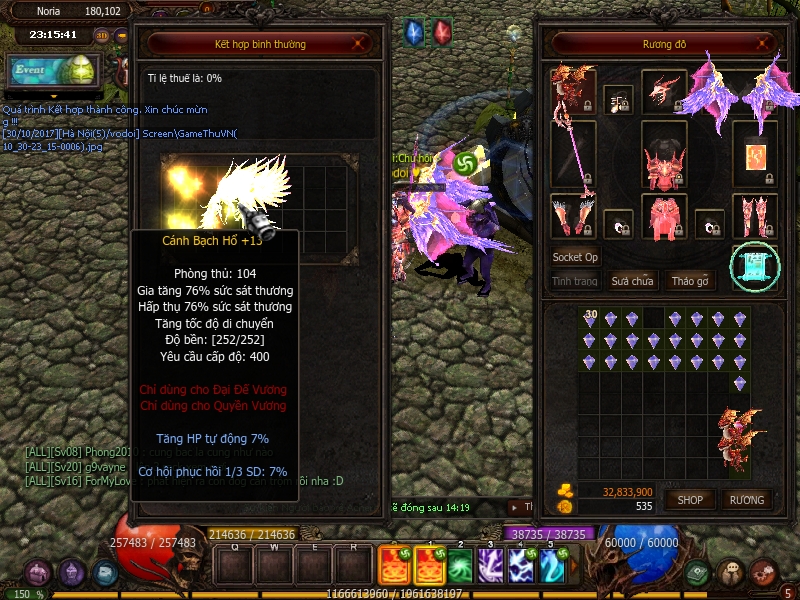Select the red dragon pet in the inventory
Screen dimensions: 800x600
[740, 428]
